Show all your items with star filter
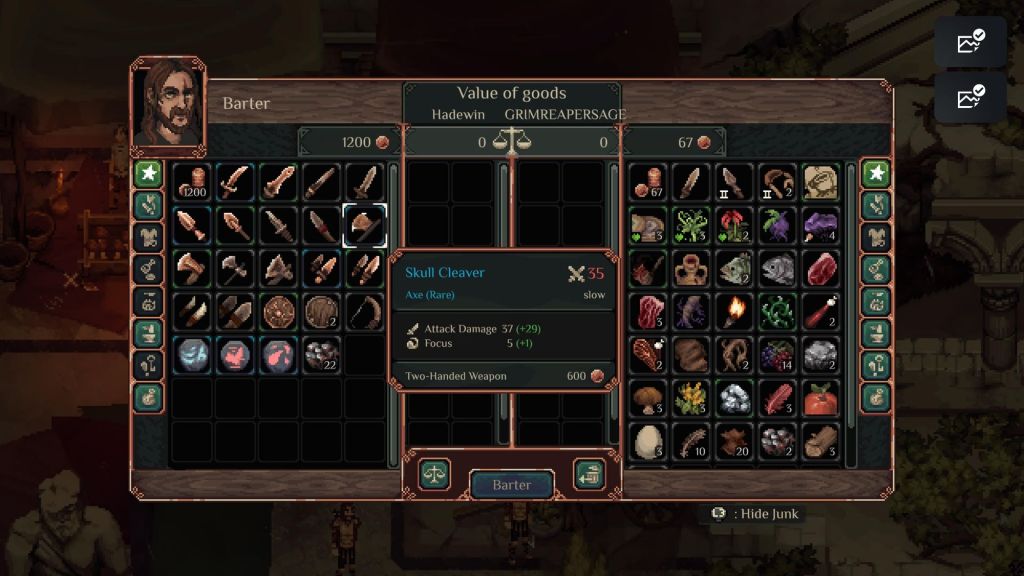Screen dimensions: 1024x576 (x=877, y=173)
